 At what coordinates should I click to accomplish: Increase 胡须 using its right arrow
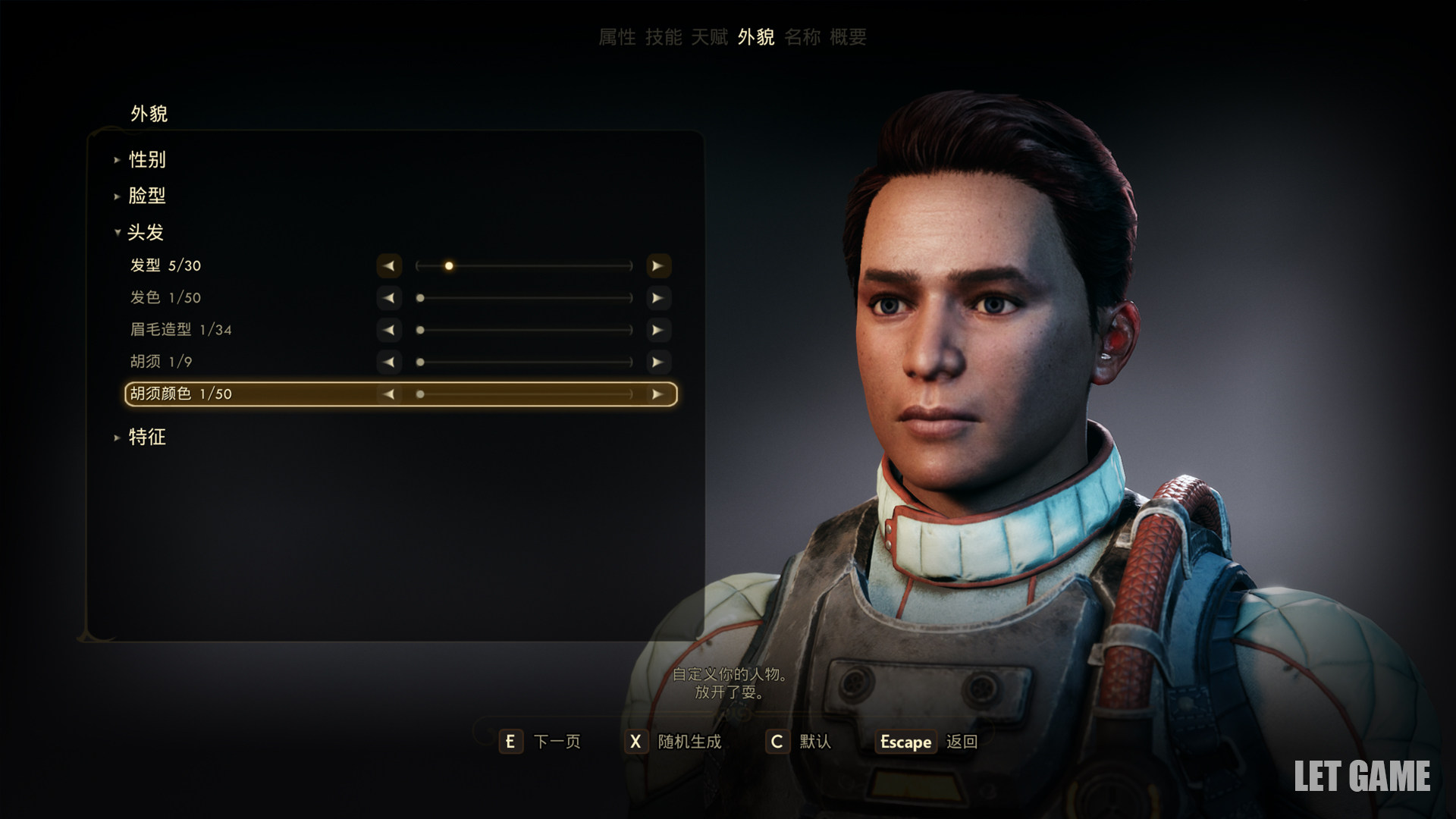(x=657, y=362)
